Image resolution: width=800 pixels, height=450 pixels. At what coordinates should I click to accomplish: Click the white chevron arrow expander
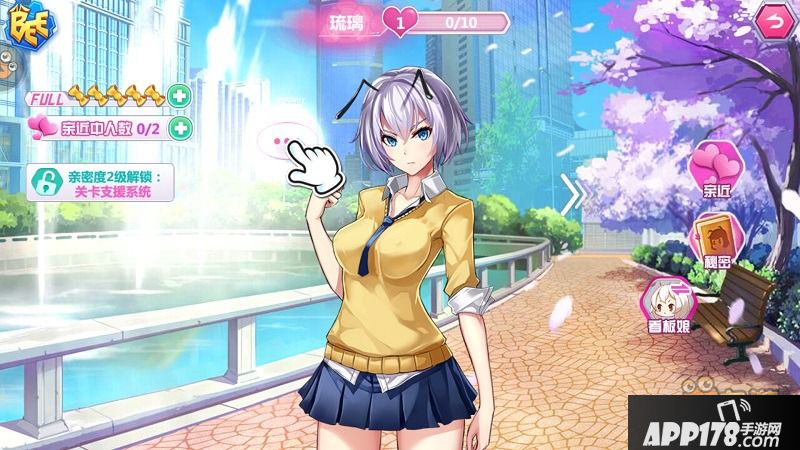tap(572, 194)
